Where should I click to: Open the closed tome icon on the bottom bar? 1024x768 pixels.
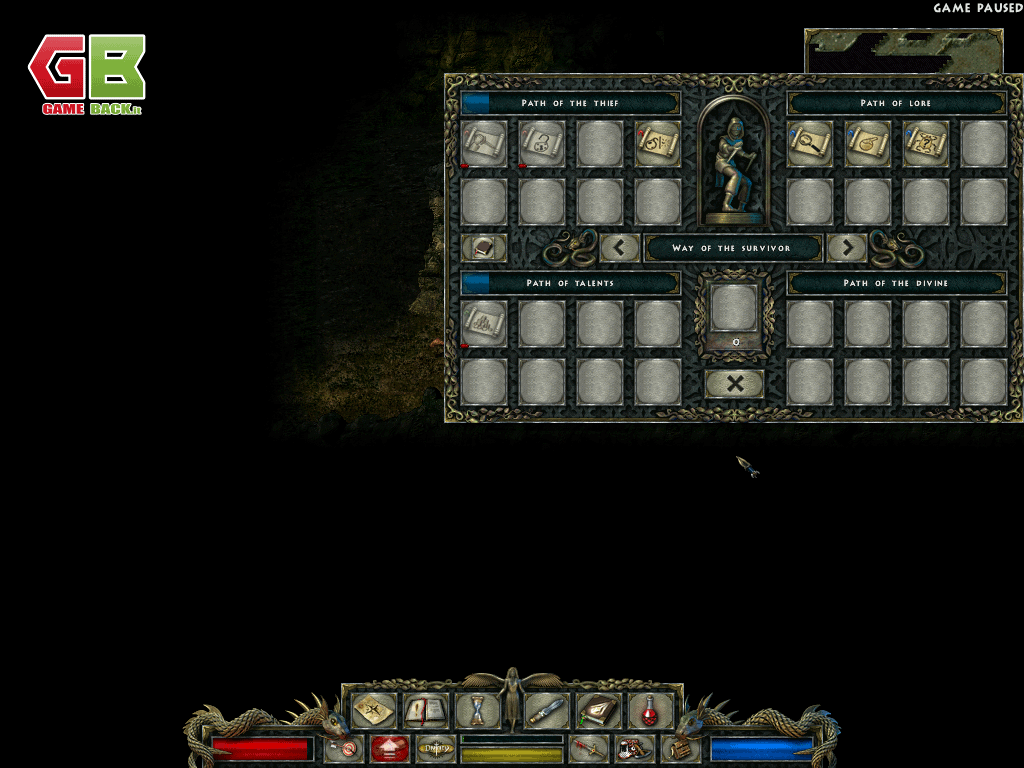point(598,711)
